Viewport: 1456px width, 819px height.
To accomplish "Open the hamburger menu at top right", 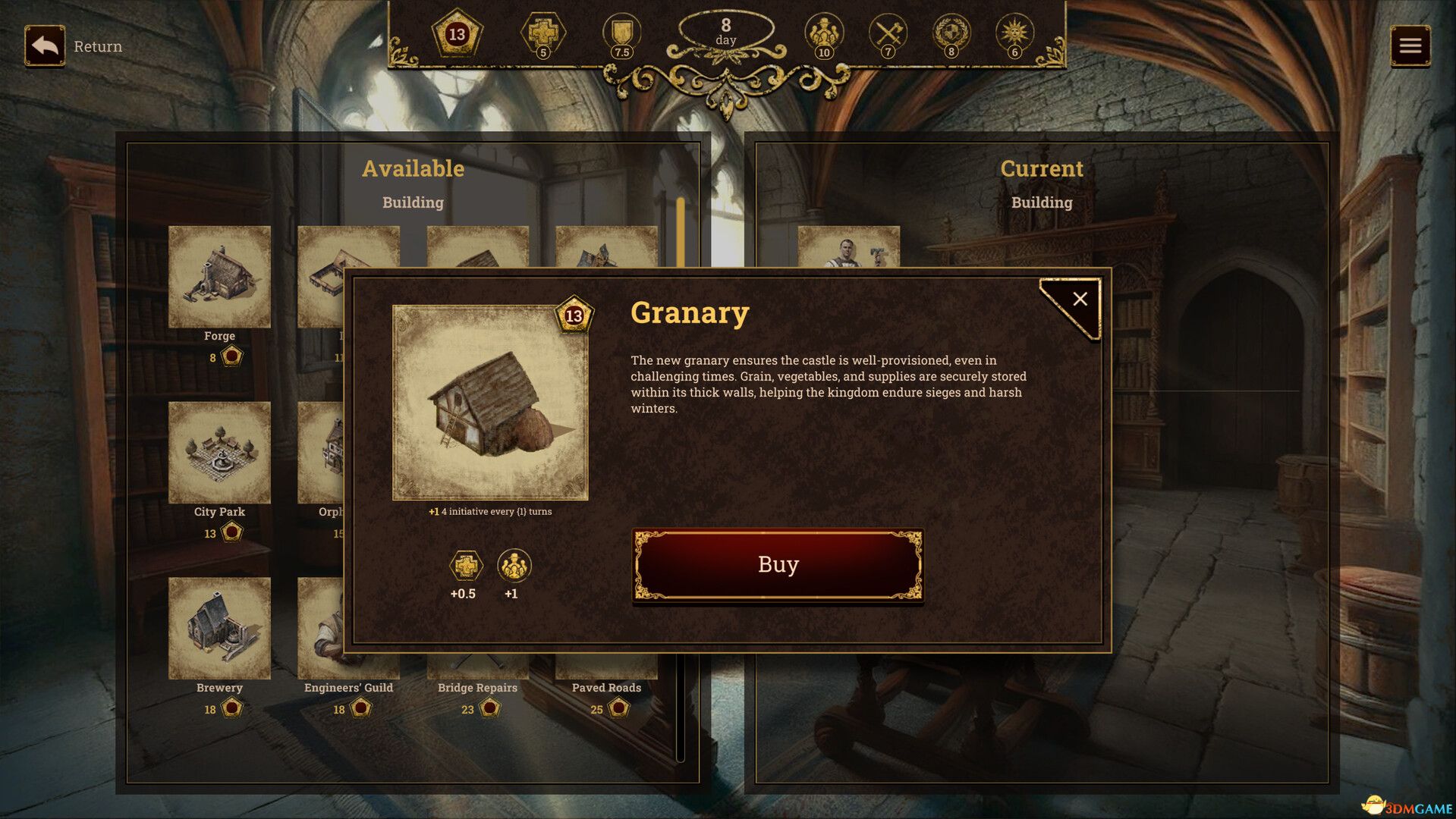I will coord(1411,45).
